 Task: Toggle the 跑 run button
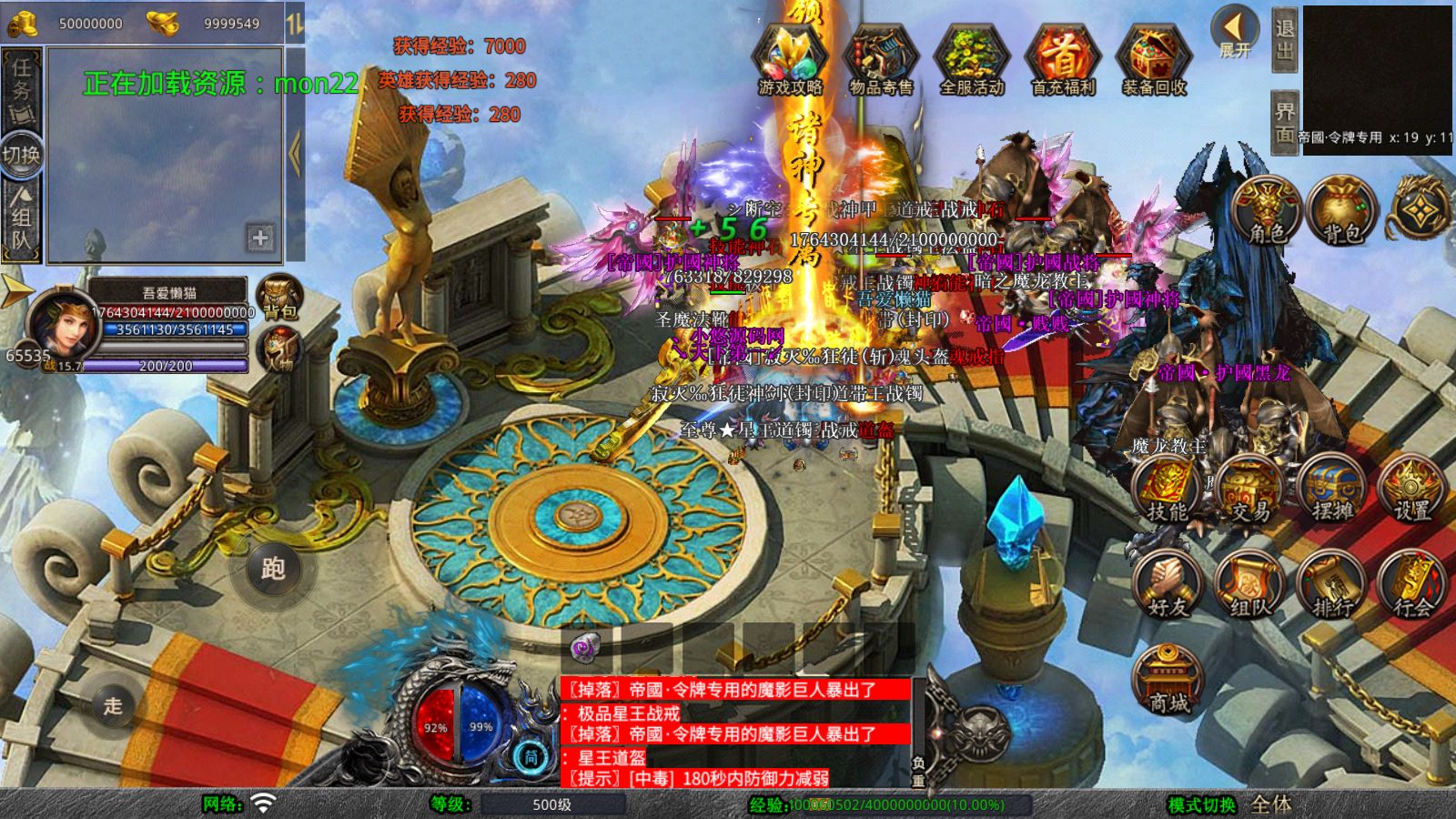[x=273, y=570]
